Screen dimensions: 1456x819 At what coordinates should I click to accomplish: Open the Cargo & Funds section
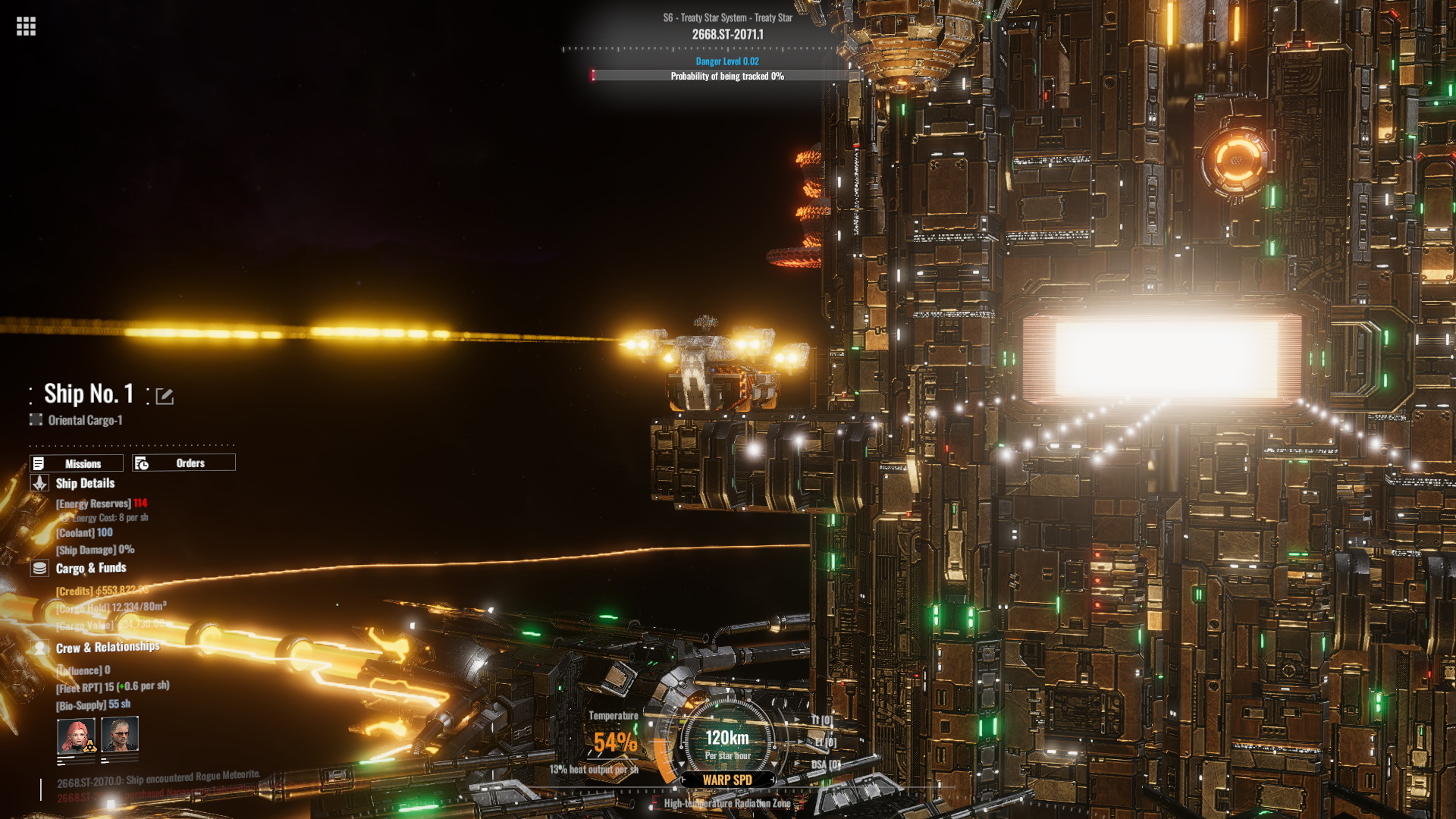click(90, 568)
